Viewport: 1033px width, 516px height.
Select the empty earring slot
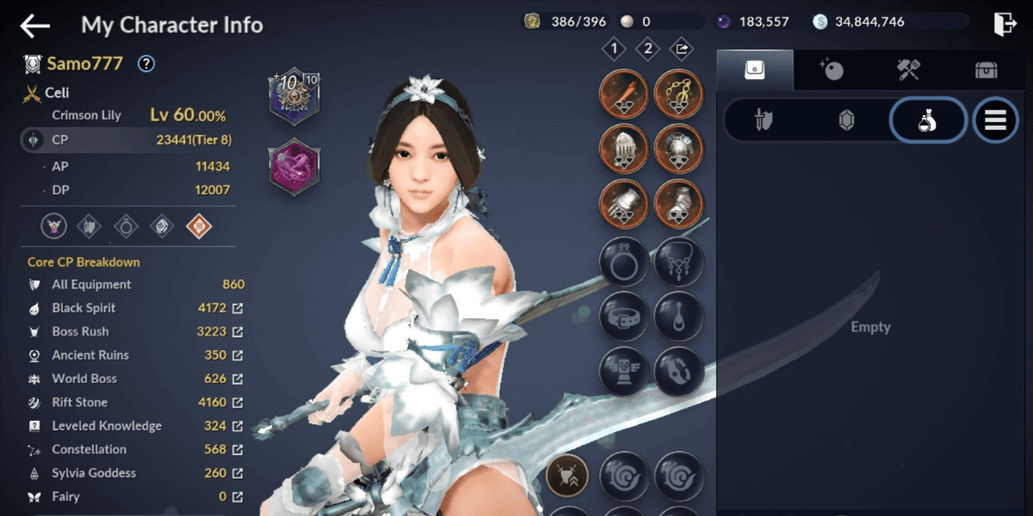[x=678, y=317]
